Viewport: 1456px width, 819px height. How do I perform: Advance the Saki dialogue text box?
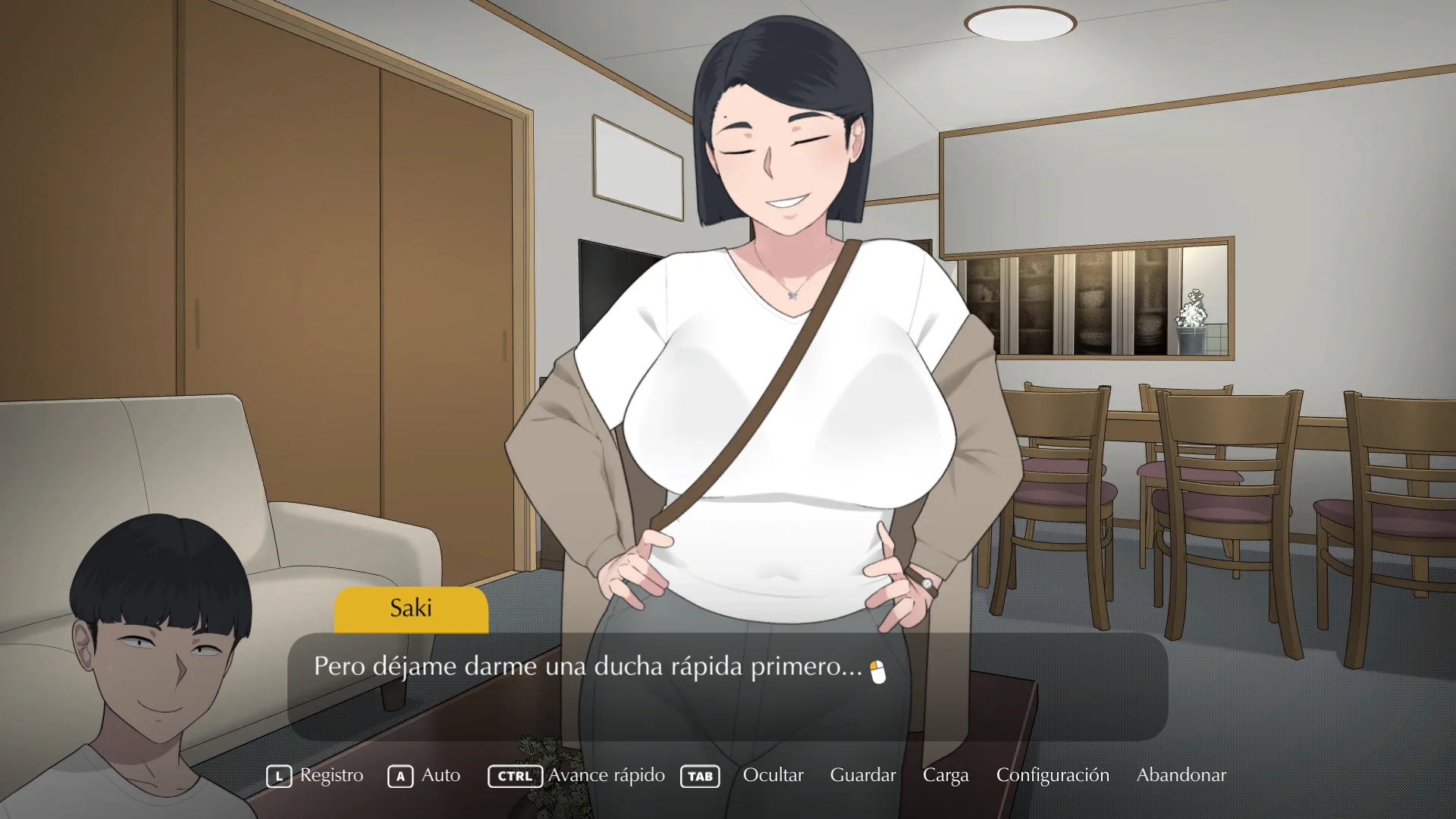[726, 686]
